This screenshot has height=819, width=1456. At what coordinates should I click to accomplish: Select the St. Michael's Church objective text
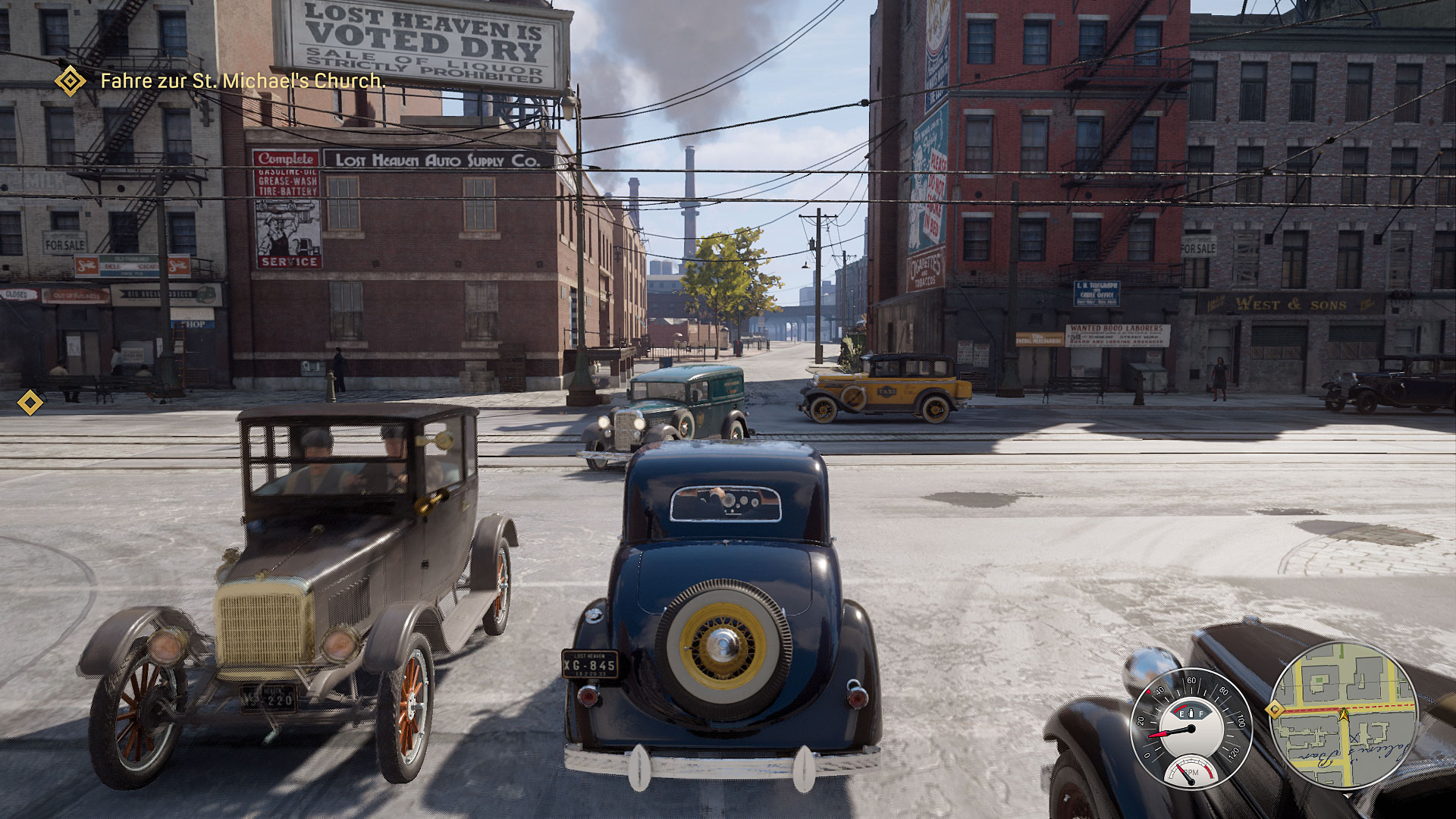(243, 80)
